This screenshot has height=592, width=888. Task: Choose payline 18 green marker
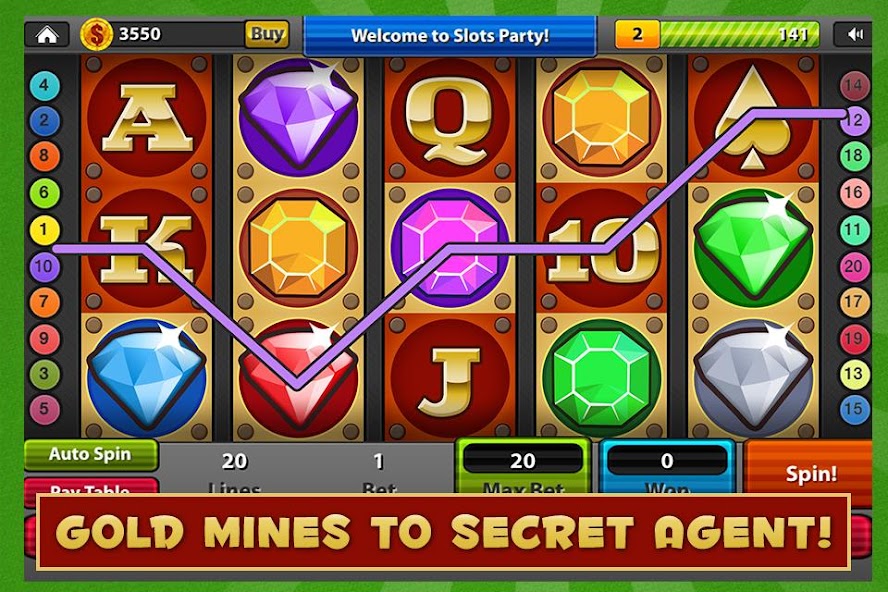tap(855, 155)
